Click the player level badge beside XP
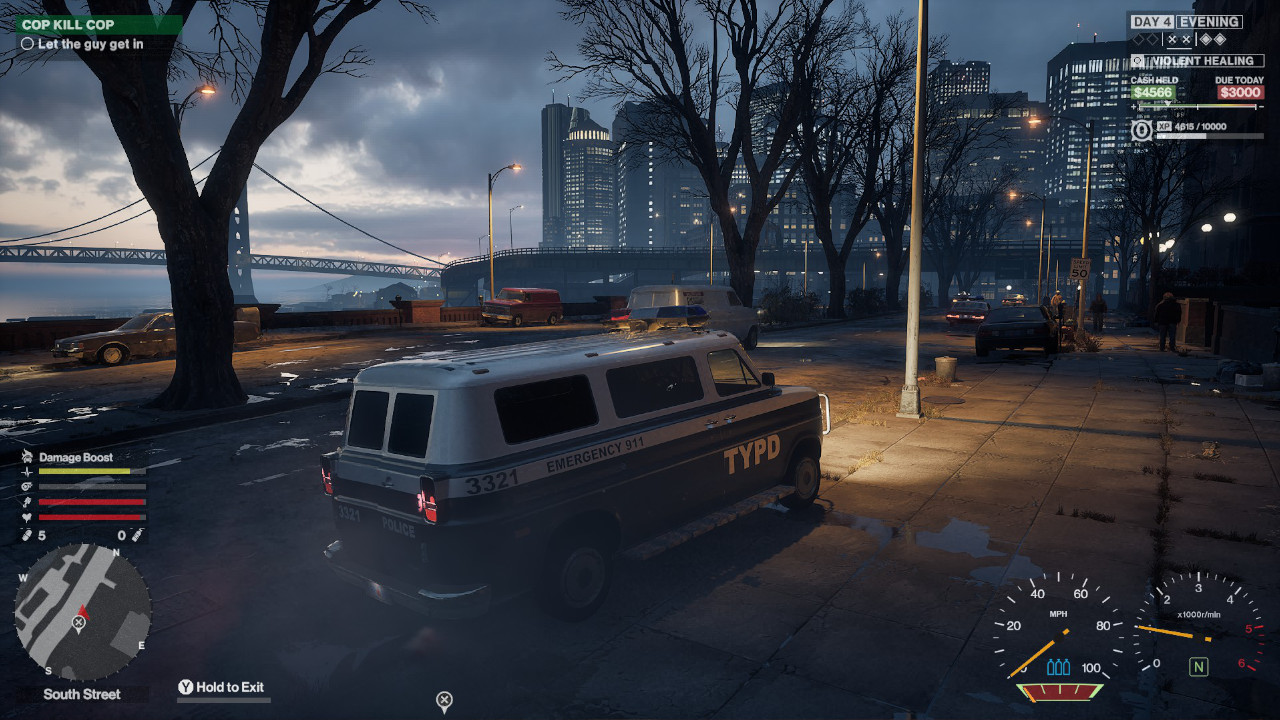This screenshot has height=720, width=1280. [1142, 130]
